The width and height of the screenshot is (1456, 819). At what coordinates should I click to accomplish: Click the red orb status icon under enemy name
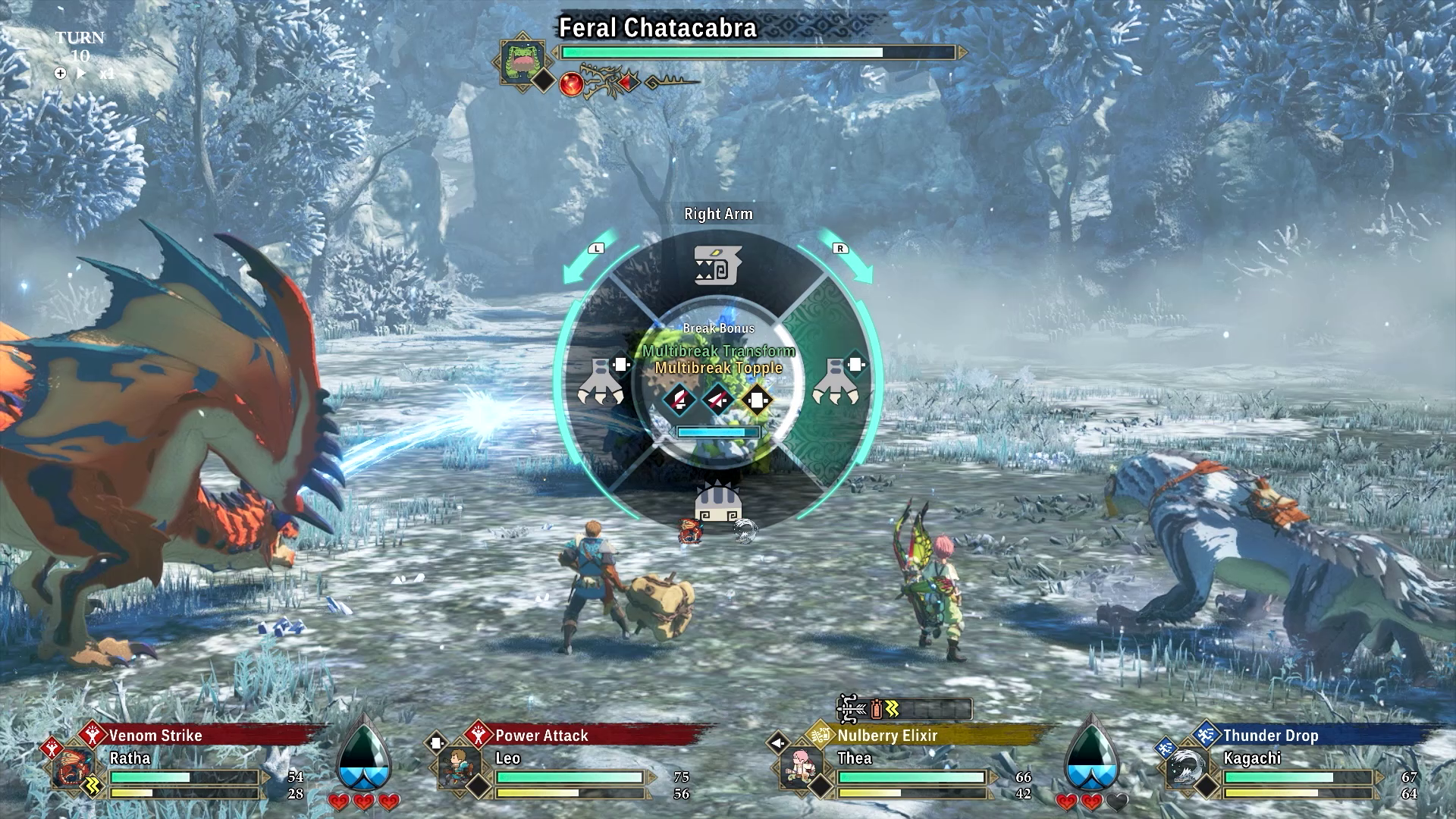point(571,83)
